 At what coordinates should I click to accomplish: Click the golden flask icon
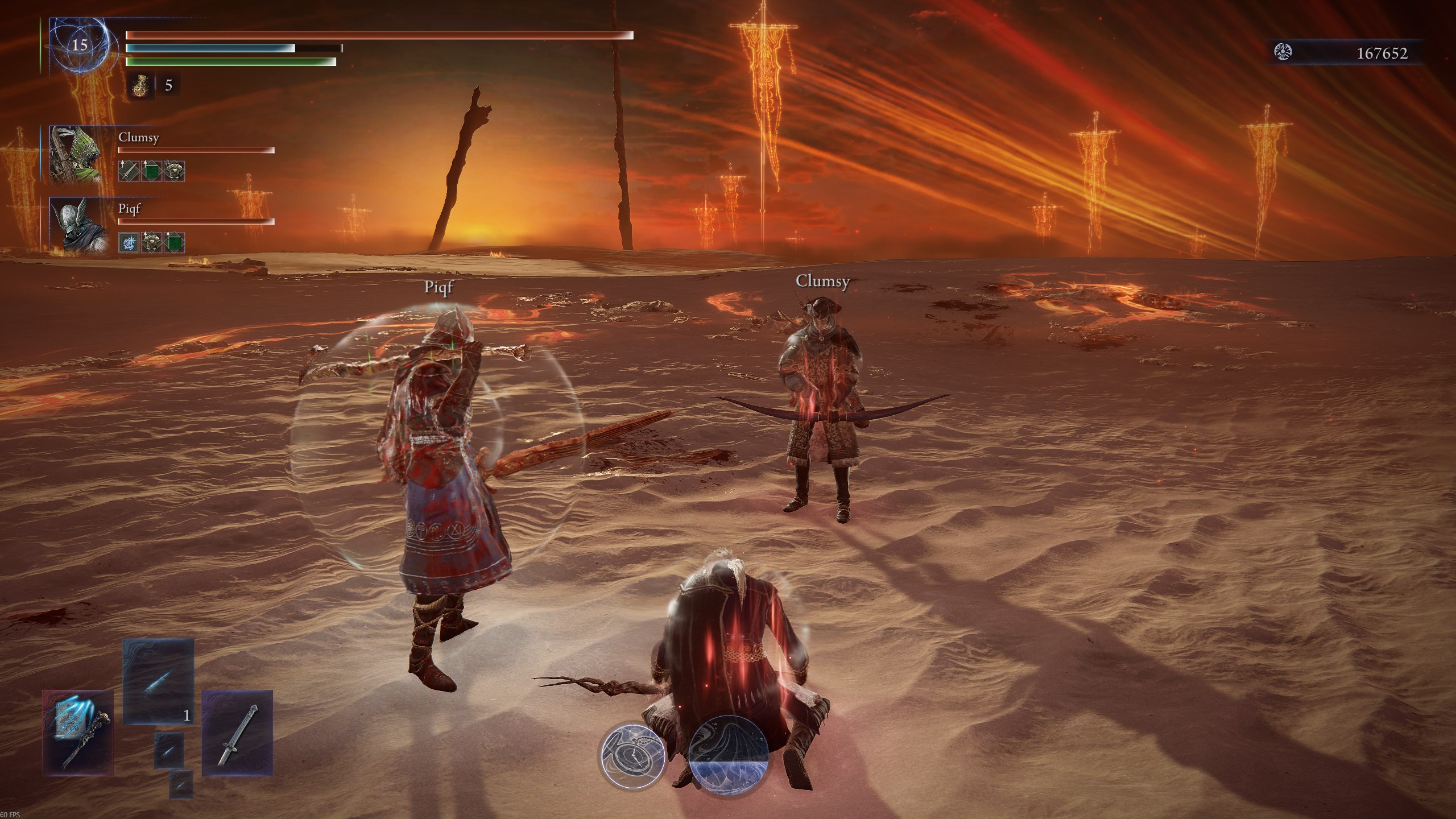click(x=139, y=86)
